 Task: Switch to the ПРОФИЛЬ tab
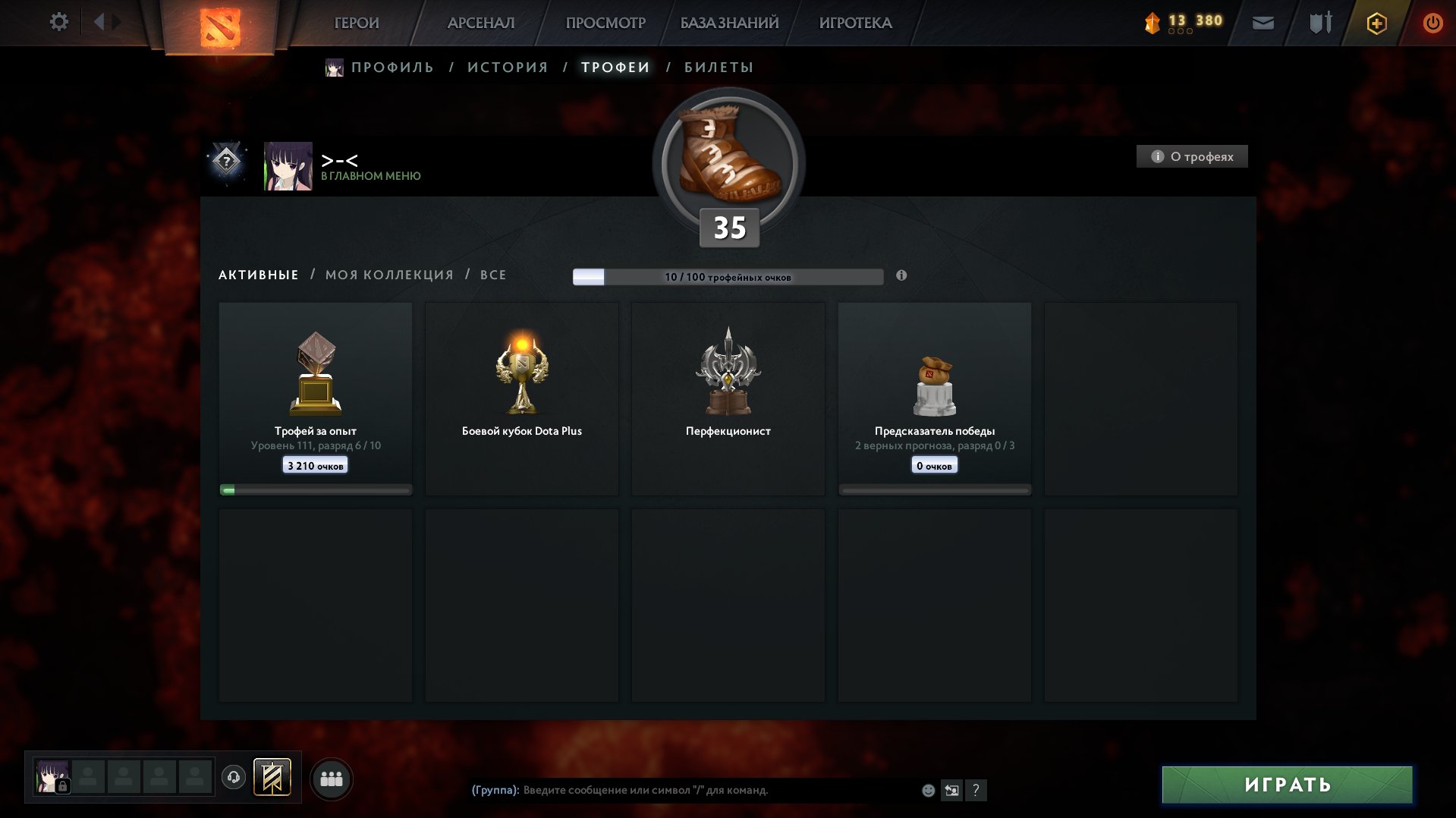coord(392,68)
